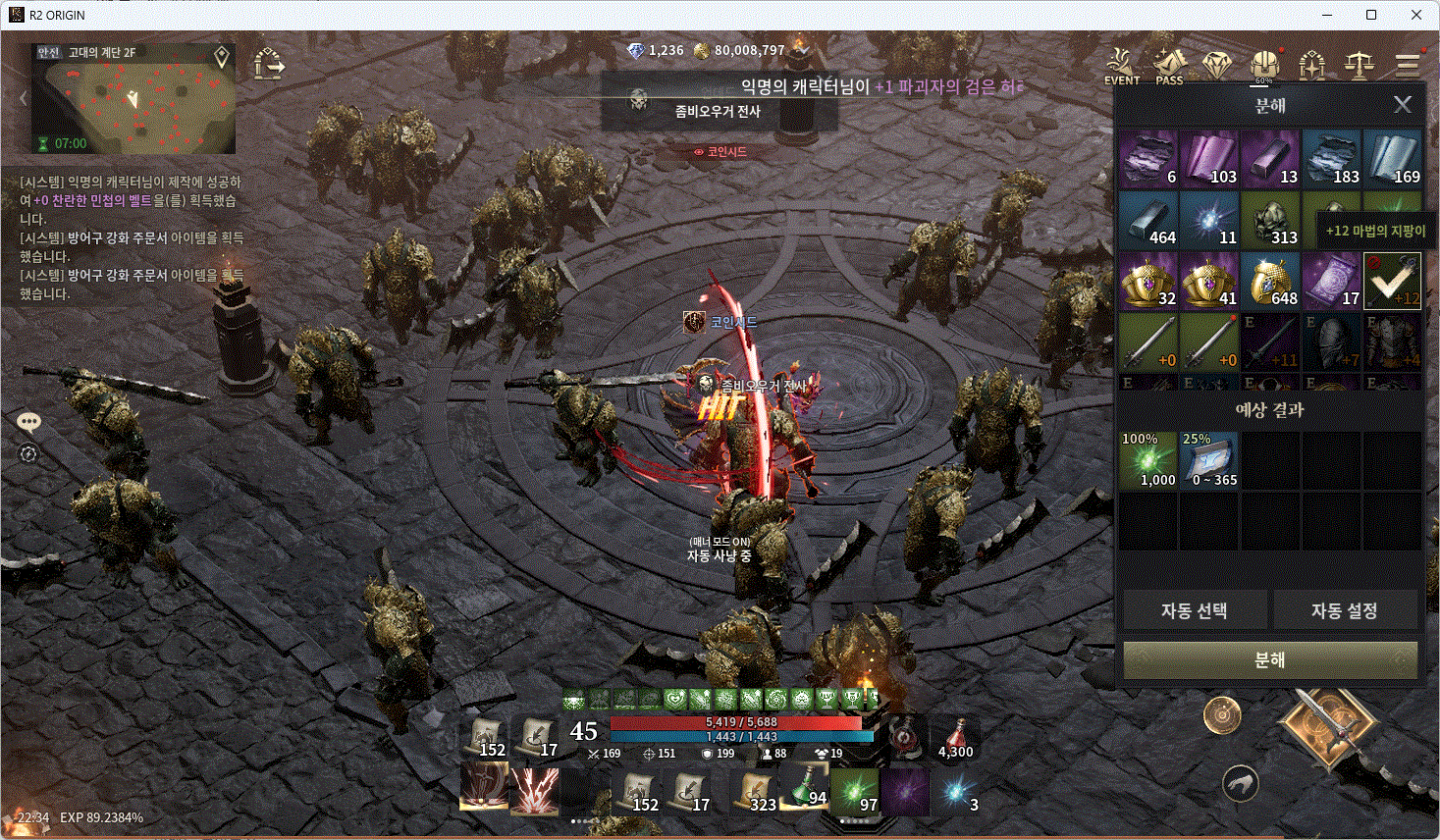This screenshot has height=840, width=1440.
Task: Select the ore chunk stack of 313
Action: [1270, 220]
